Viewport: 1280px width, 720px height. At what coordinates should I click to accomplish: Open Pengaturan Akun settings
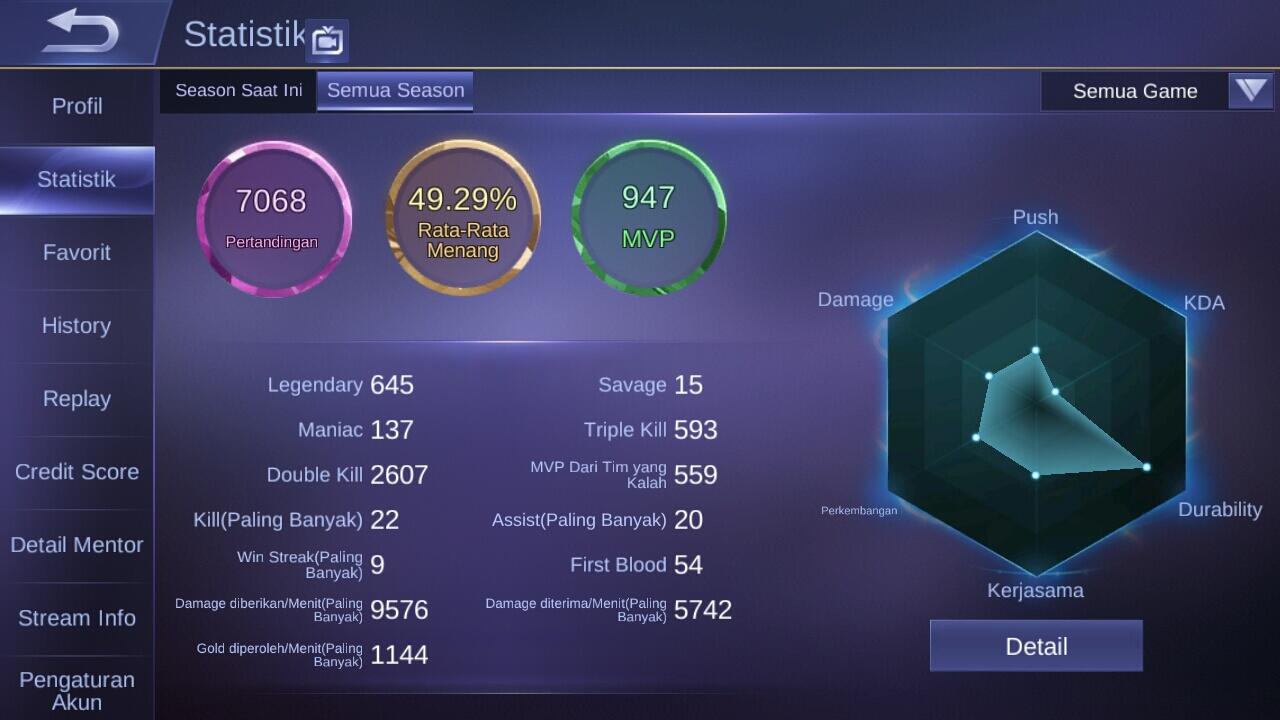coord(77,690)
